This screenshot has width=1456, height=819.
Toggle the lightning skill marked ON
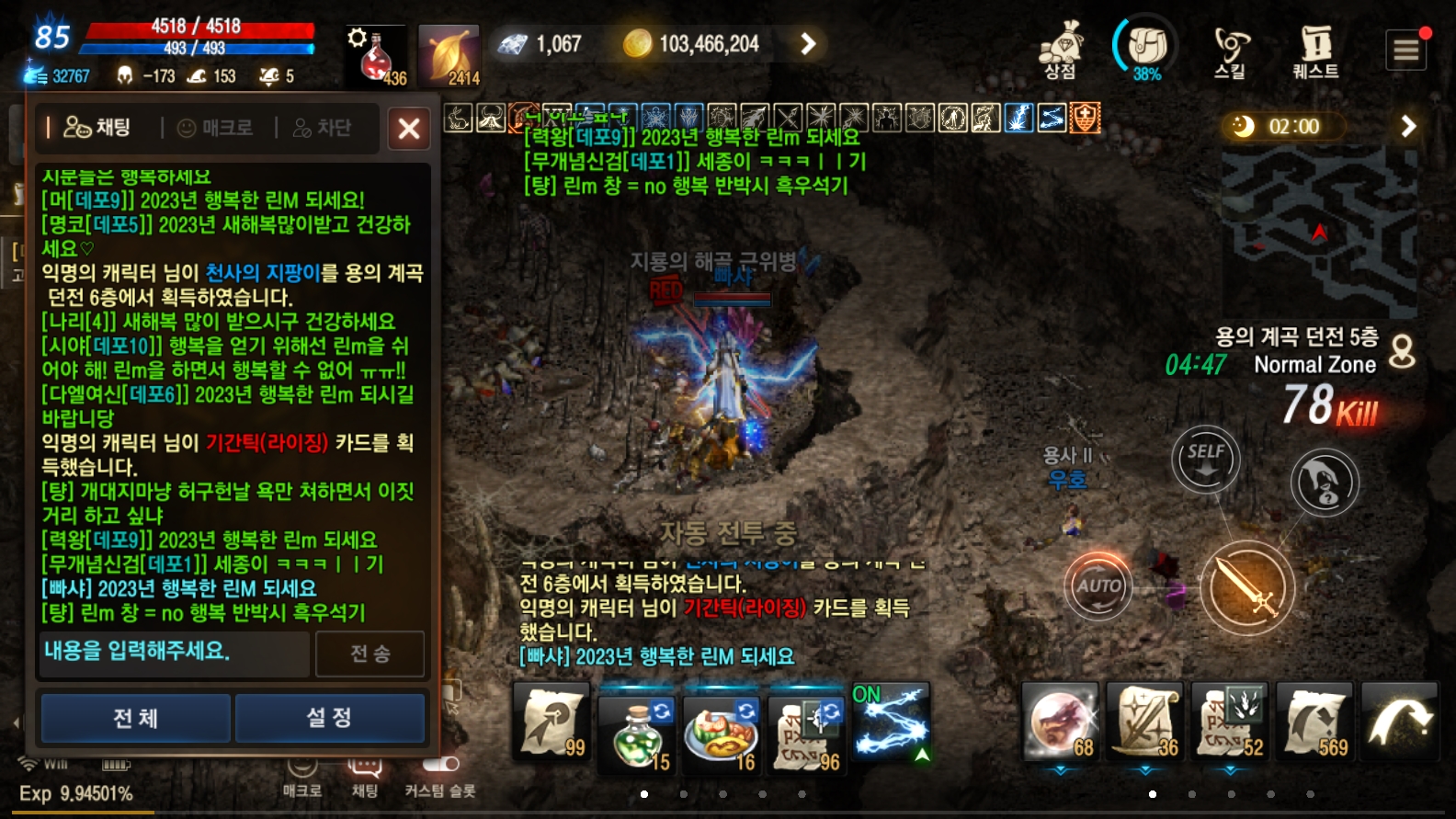coord(890,723)
